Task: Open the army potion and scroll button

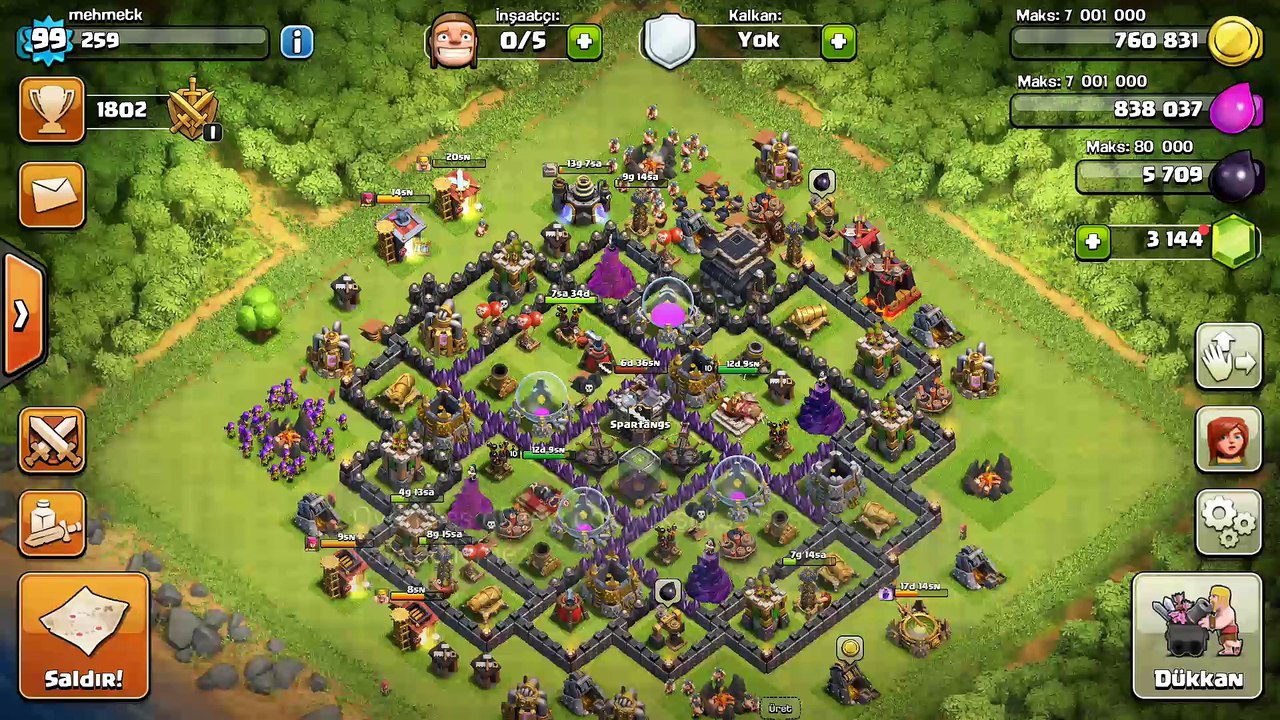Action: click(x=52, y=522)
